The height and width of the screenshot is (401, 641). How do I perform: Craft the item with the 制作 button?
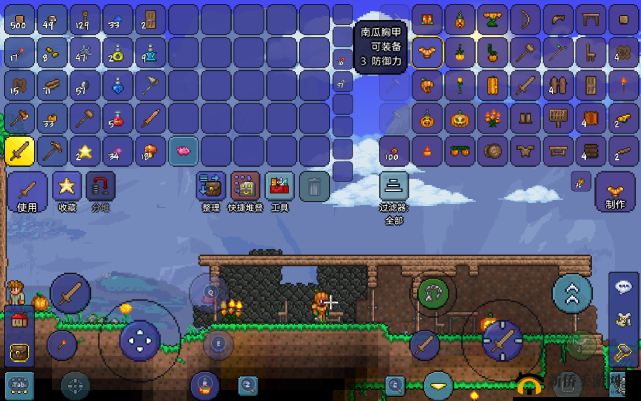614,190
